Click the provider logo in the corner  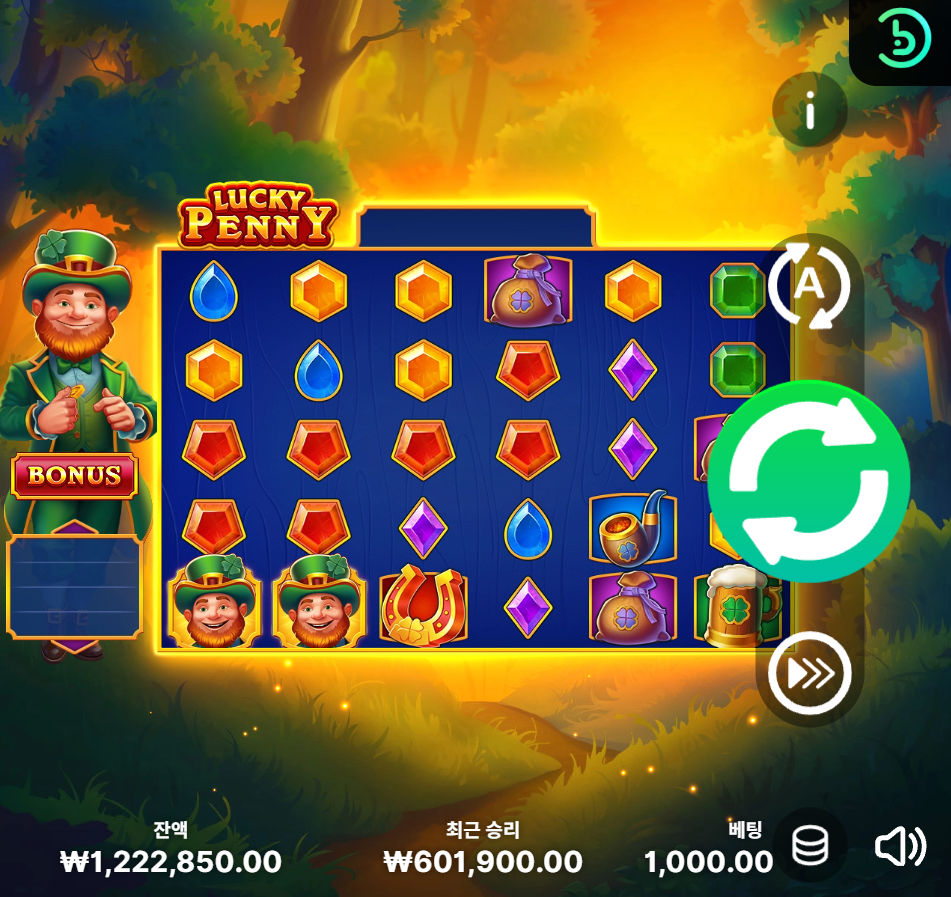903,40
